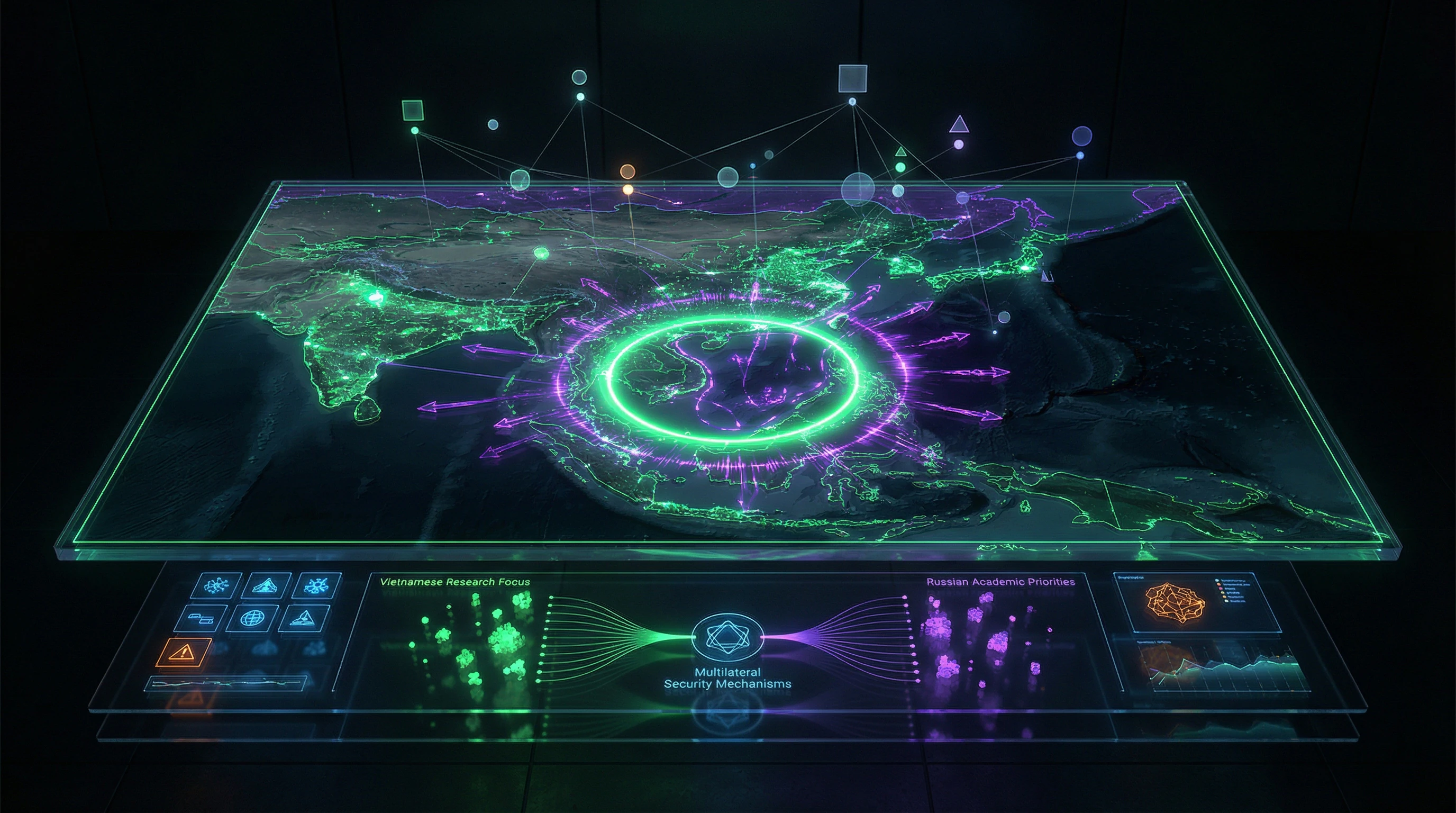The width and height of the screenshot is (1456, 813).
Task: Click the orange node above the map
Action: (627, 172)
